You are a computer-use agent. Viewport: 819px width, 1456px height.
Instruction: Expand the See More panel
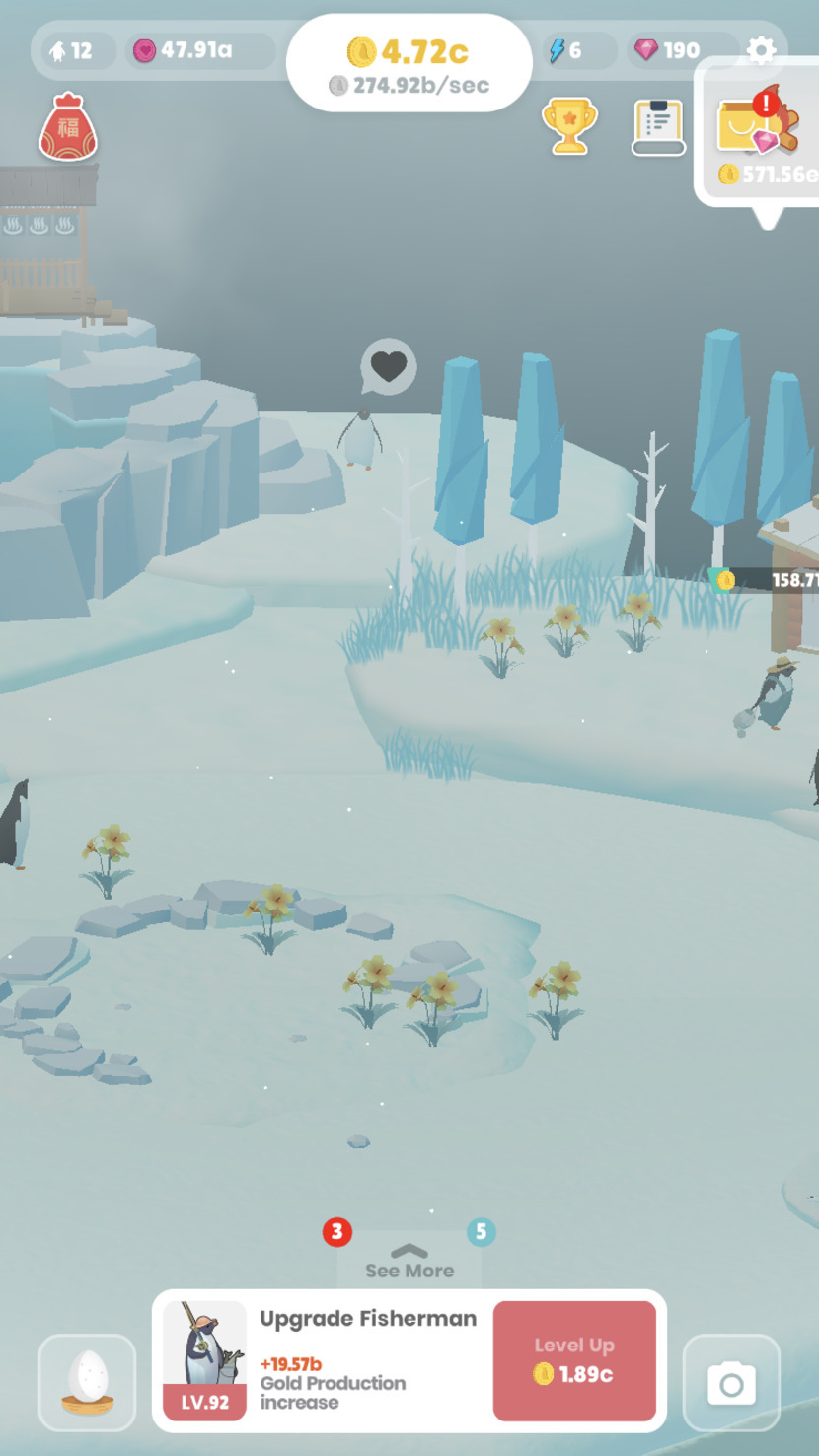[x=409, y=1262]
